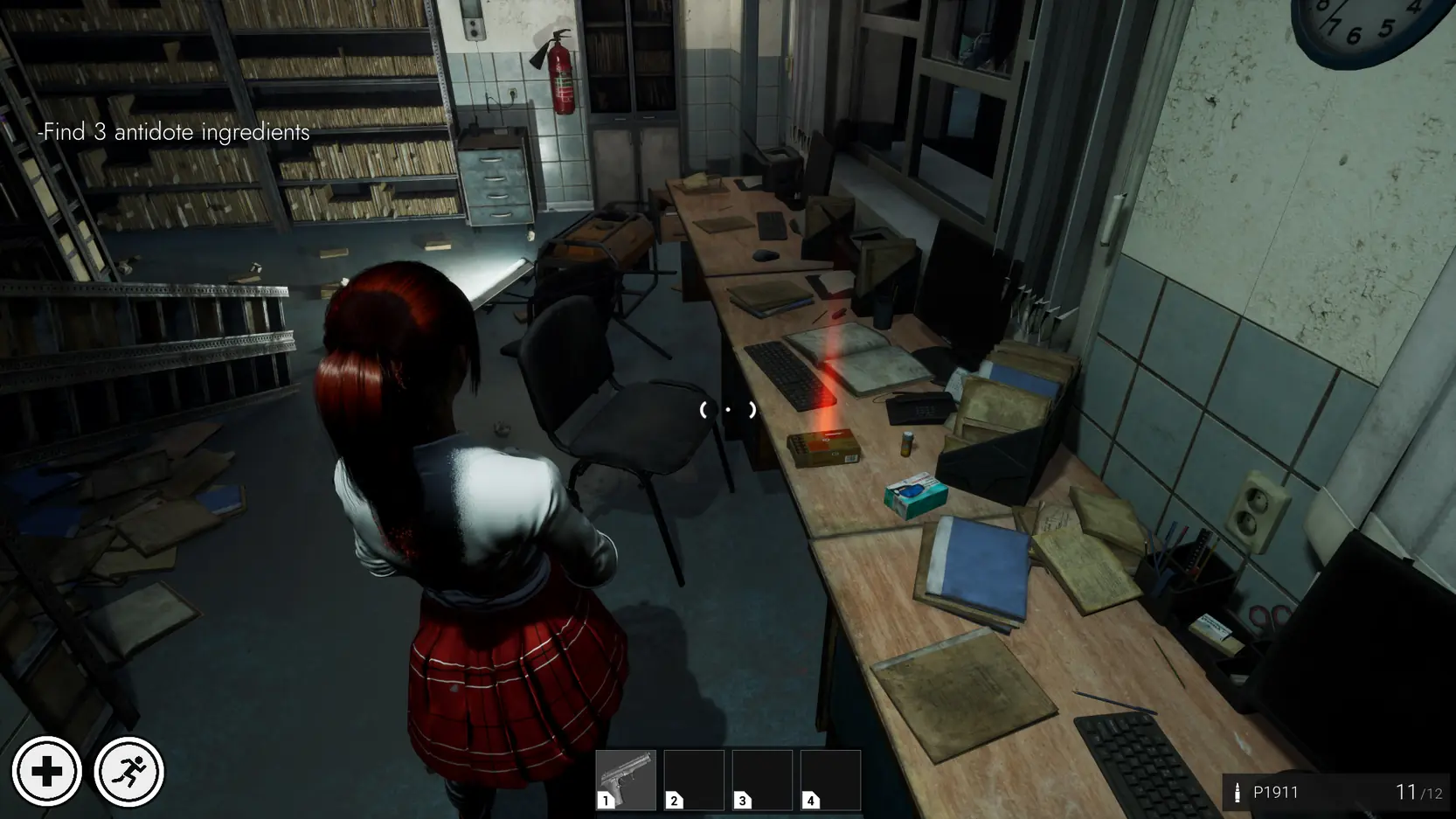
Task: Click the round plus-sign heal icon
Action: point(47,772)
